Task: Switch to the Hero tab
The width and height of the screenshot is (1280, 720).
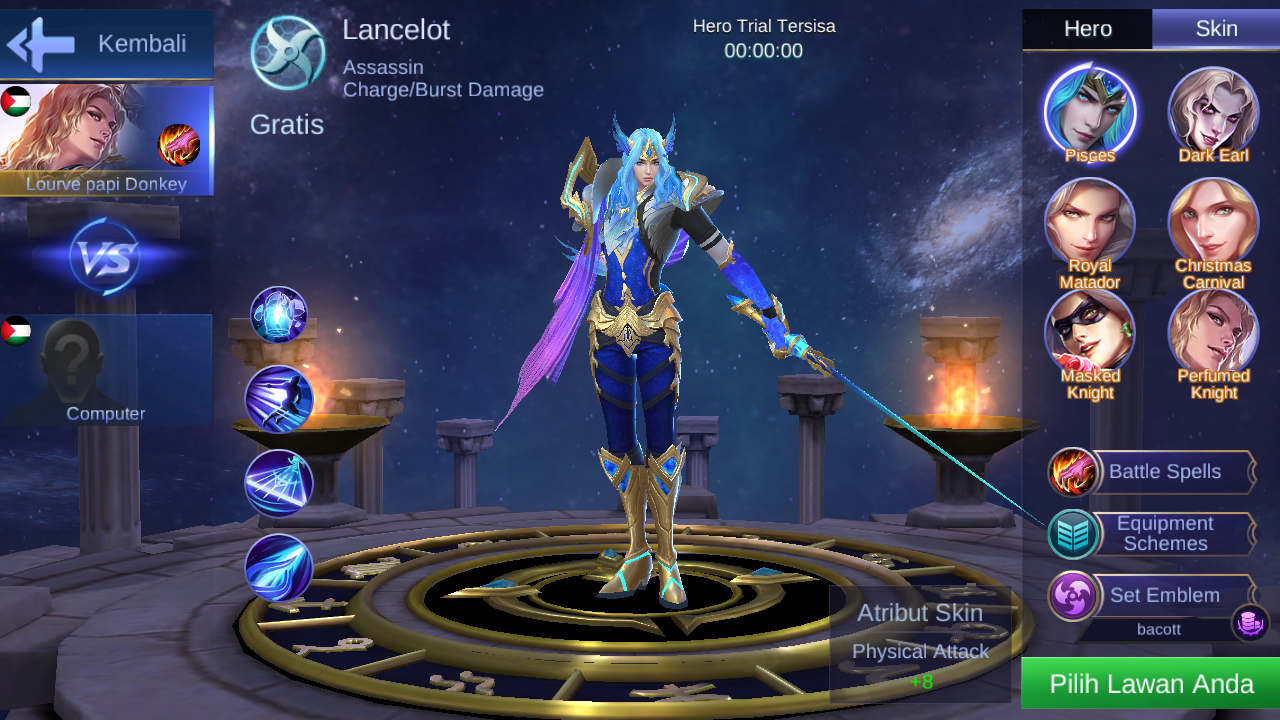Action: (1086, 29)
